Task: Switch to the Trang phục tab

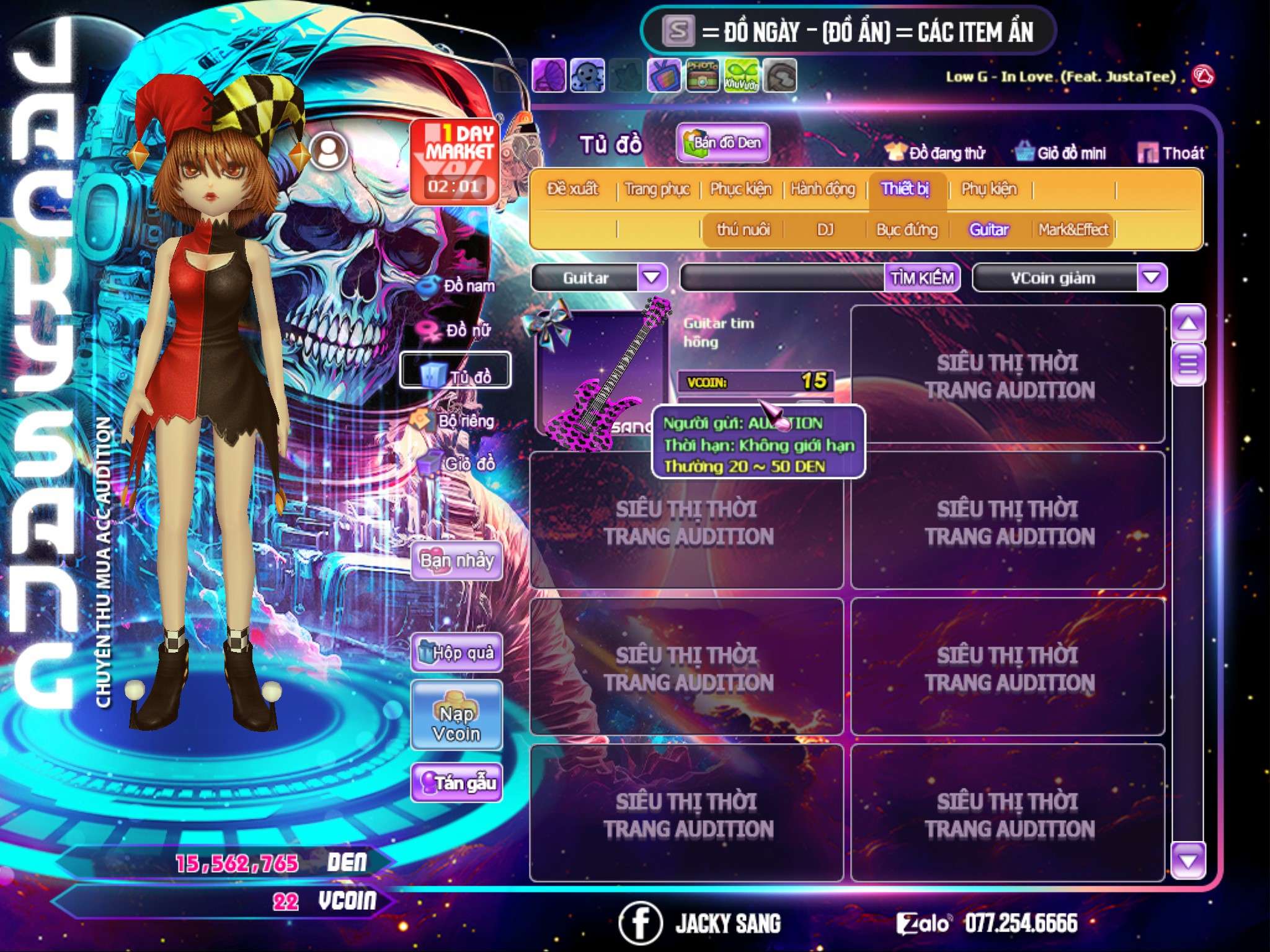Action: 657,189
